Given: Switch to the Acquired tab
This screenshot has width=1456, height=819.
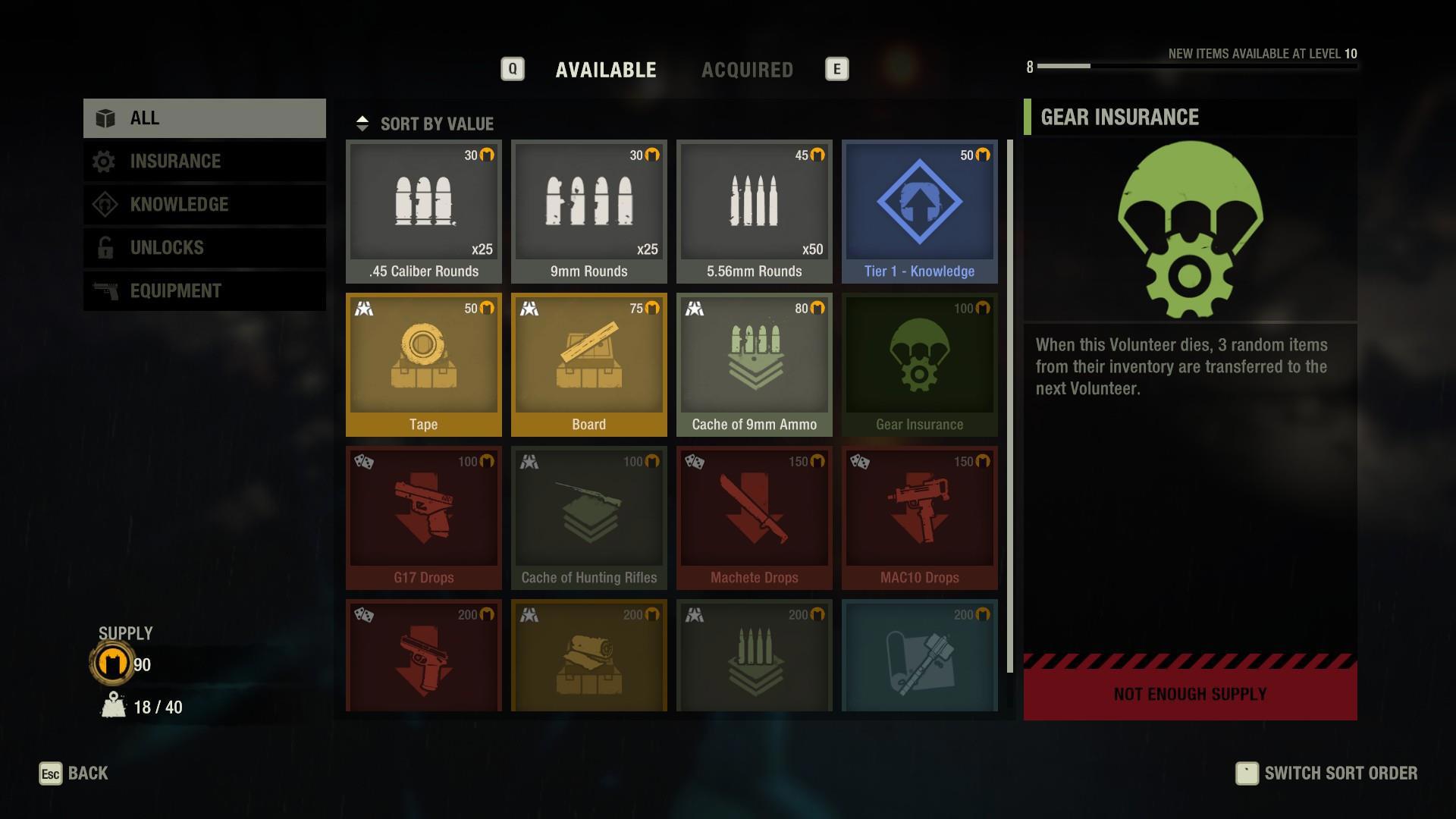Looking at the screenshot, I should point(747,70).
